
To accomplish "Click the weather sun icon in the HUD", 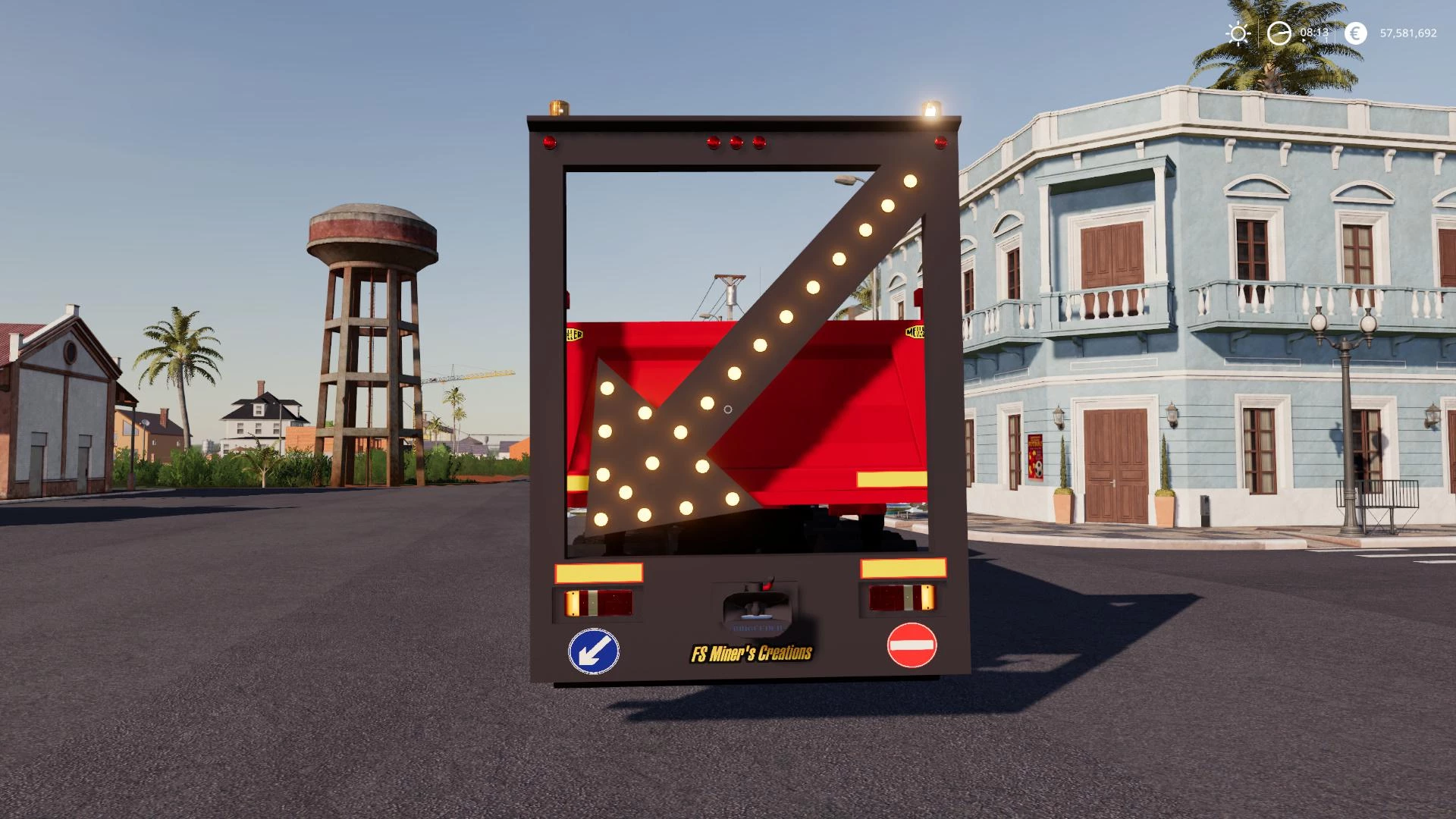I will point(1238,33).
